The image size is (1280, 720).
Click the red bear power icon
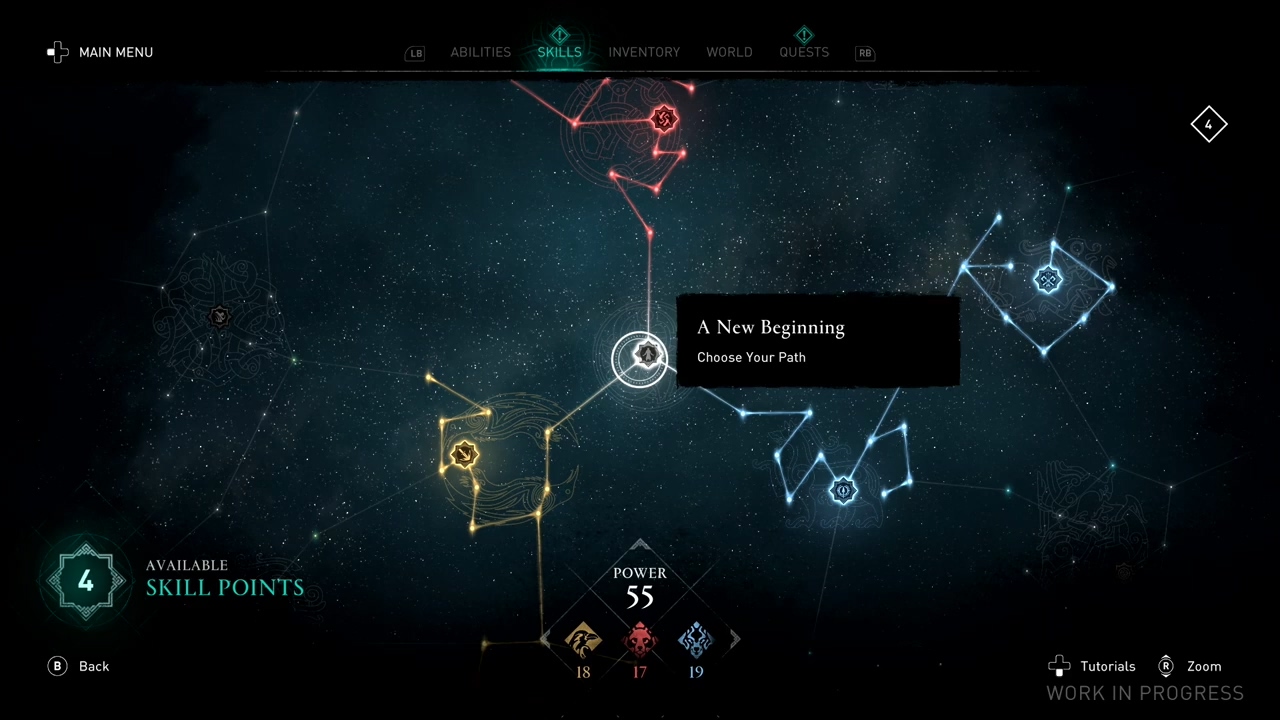pyautogui.click(x=640, y=640)
